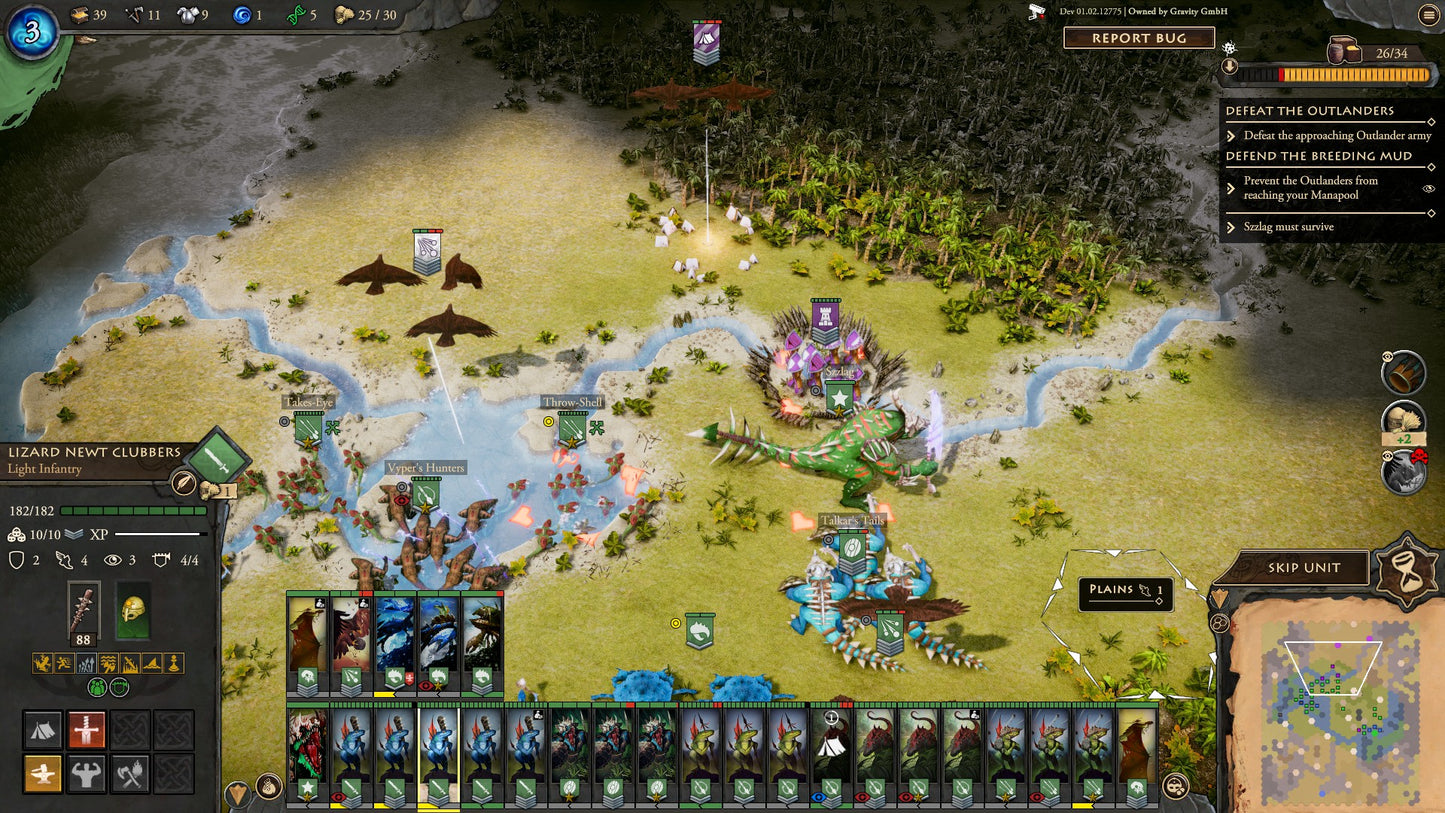Open the quiver arrows notification icon
The width and height of the screenshot is (1445, 813).
click(x=1404, y=372)
